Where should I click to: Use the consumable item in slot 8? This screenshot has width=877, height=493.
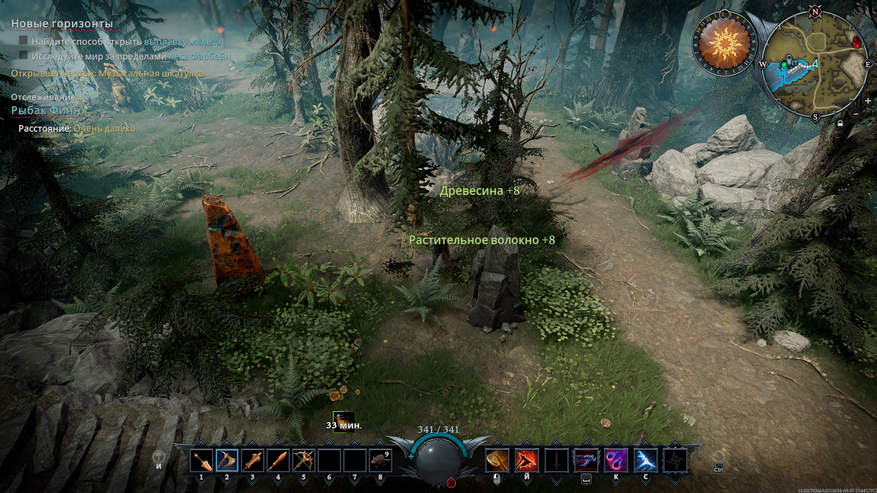point(380,460)
